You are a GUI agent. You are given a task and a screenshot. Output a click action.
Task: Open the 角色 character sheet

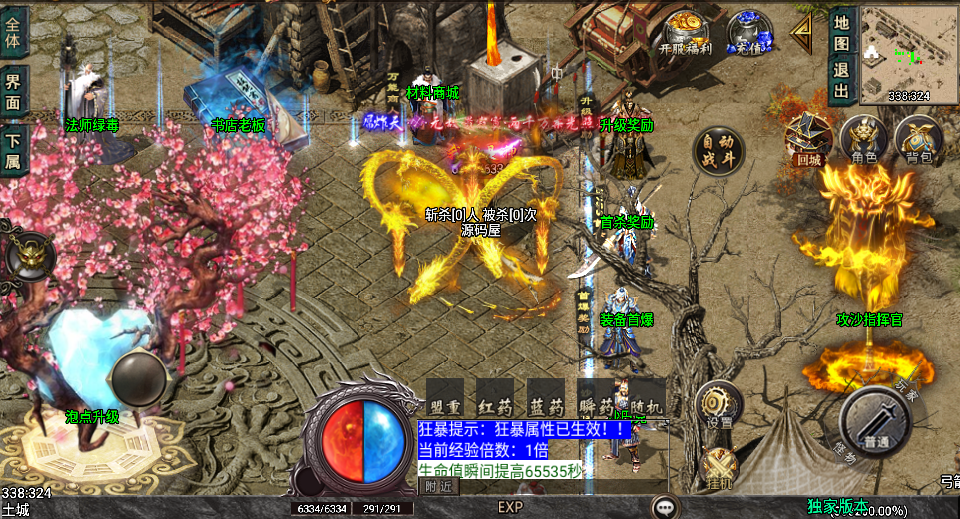click(x=863, y=138)
